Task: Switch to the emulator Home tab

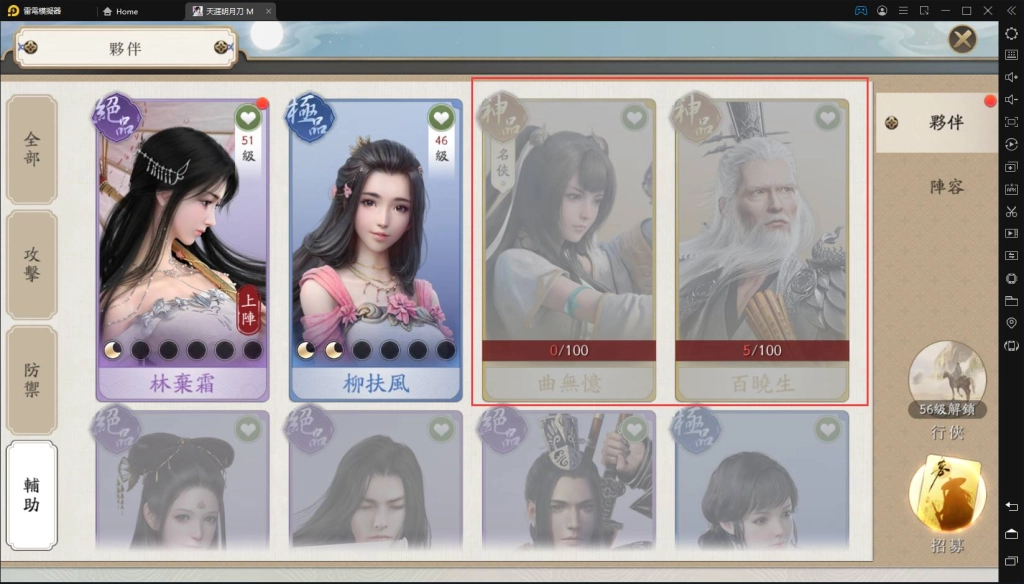Action: [x=121, y=11]
